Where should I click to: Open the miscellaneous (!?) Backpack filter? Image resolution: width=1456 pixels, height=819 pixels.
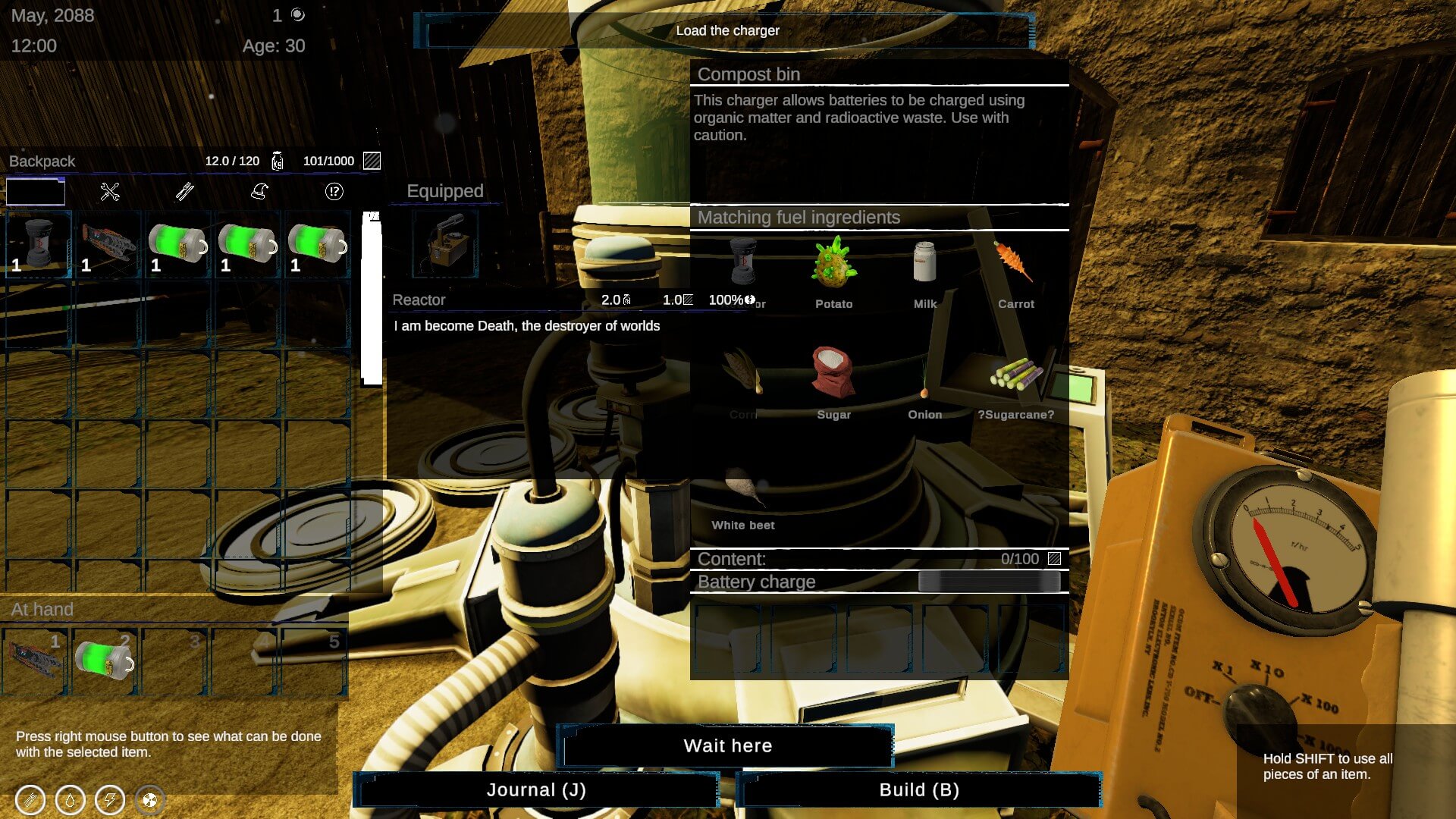pyautogui.click(x=333, y=192)
